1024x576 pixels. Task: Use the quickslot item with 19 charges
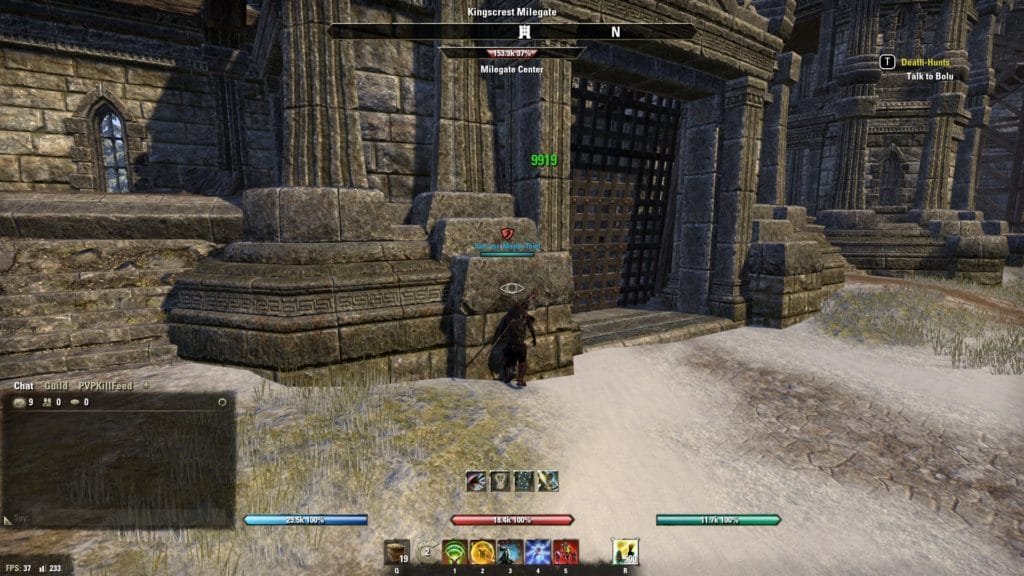(397, 551)
